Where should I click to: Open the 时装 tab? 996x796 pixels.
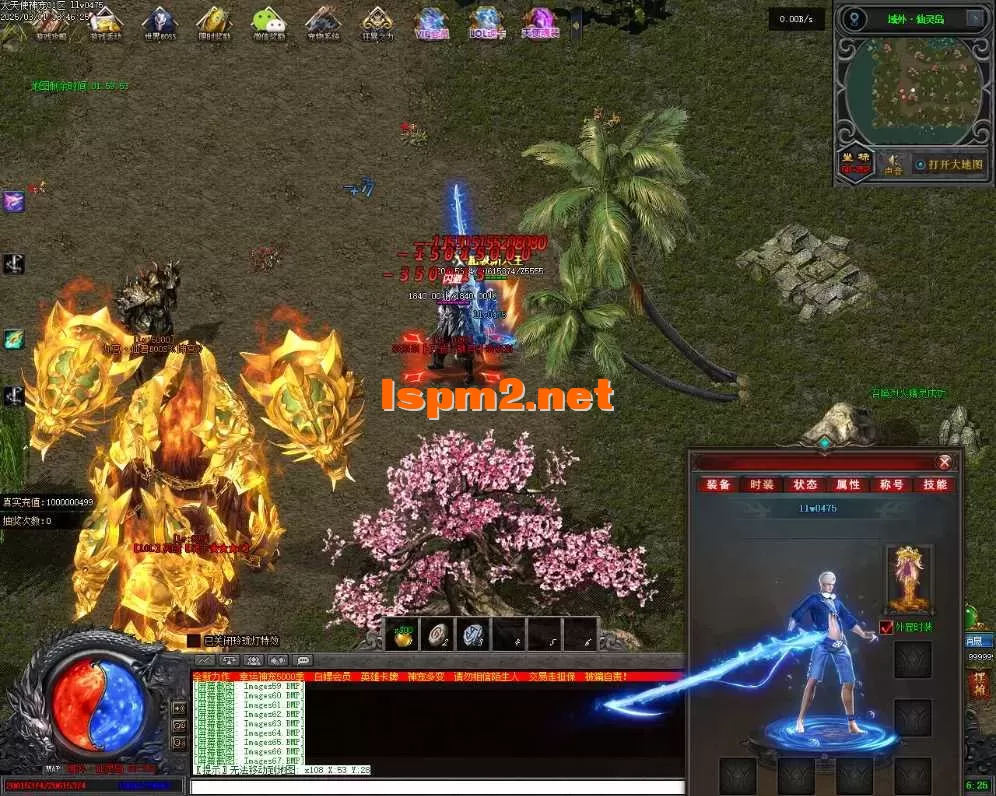761,485
